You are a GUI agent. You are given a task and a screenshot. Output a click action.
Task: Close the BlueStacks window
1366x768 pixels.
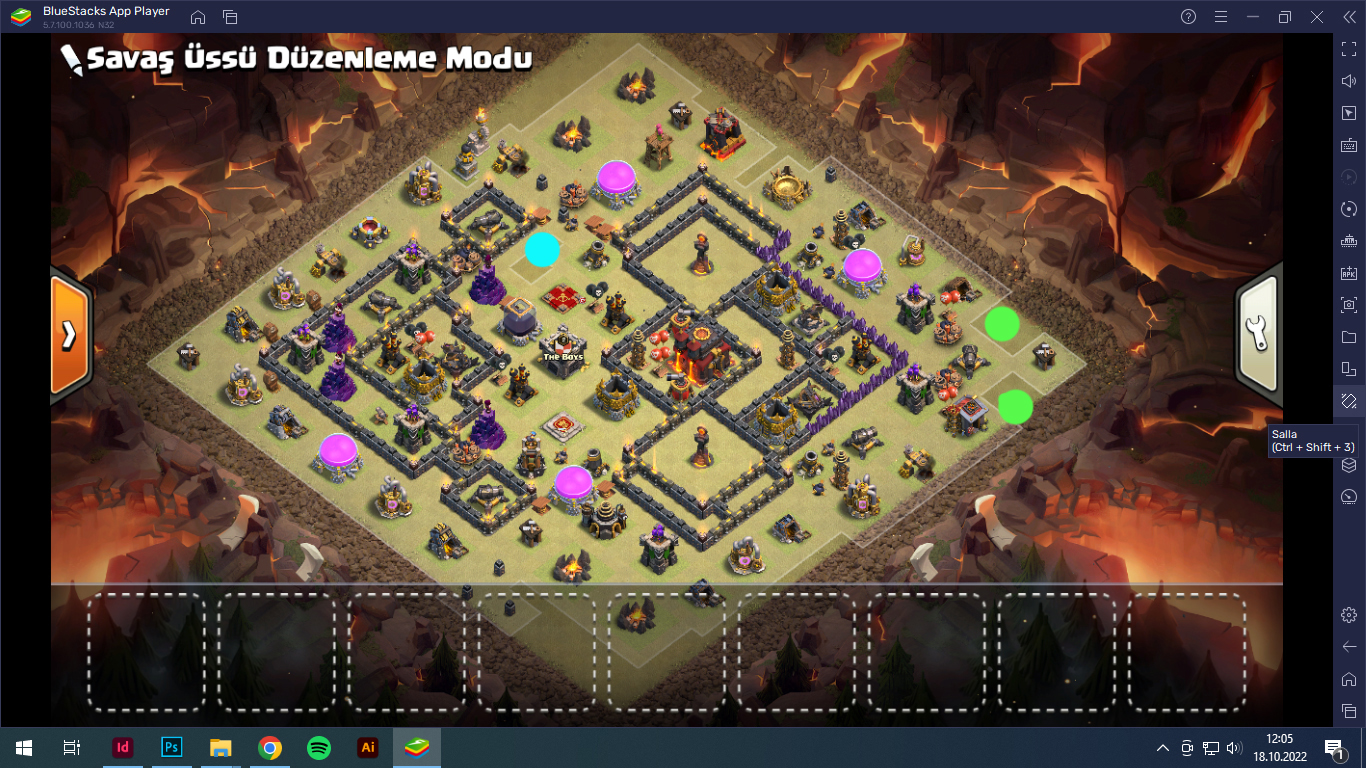click(1318, 17)
